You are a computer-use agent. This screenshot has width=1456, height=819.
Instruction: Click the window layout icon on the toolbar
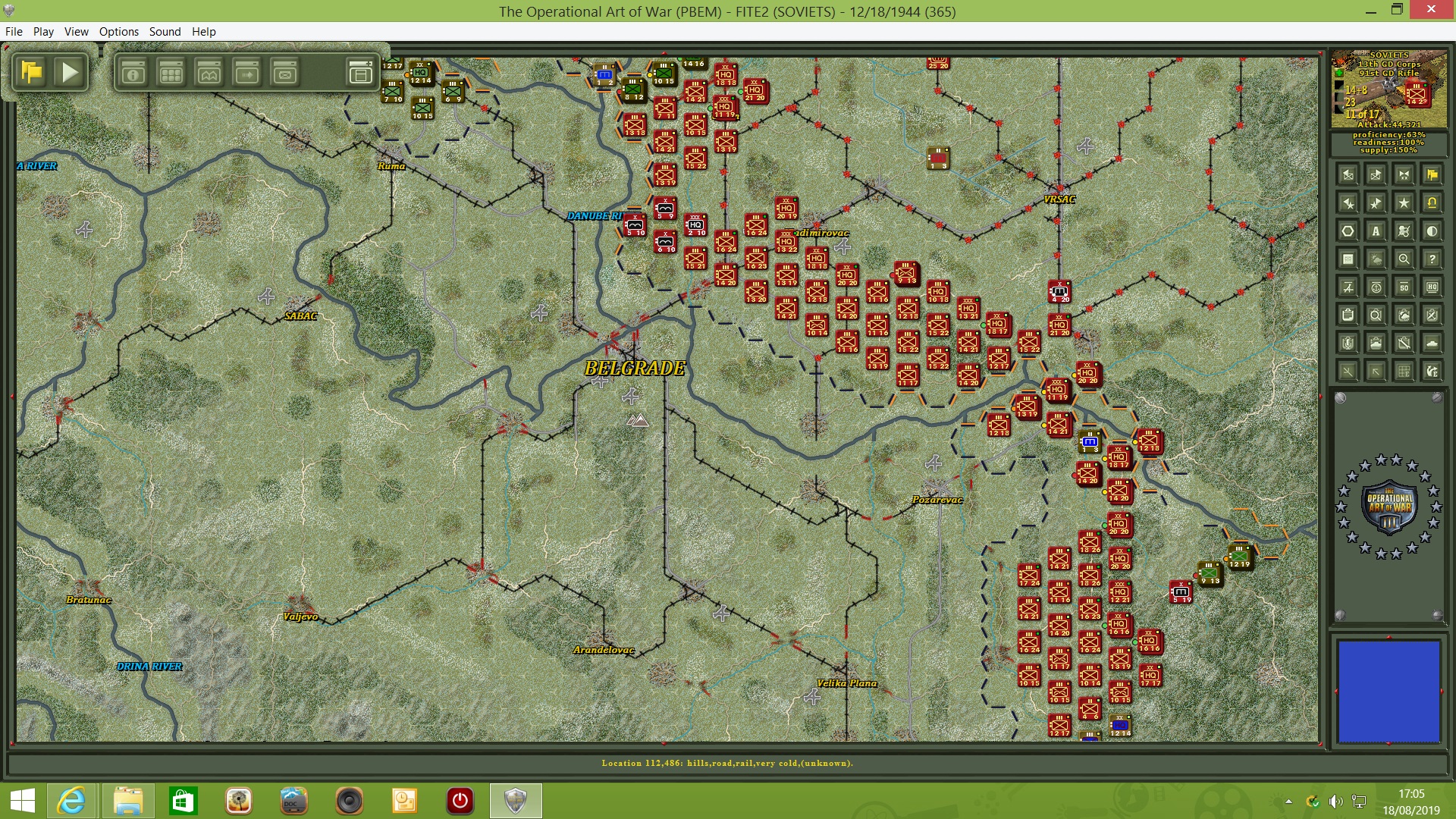click(x=359, y=74)
